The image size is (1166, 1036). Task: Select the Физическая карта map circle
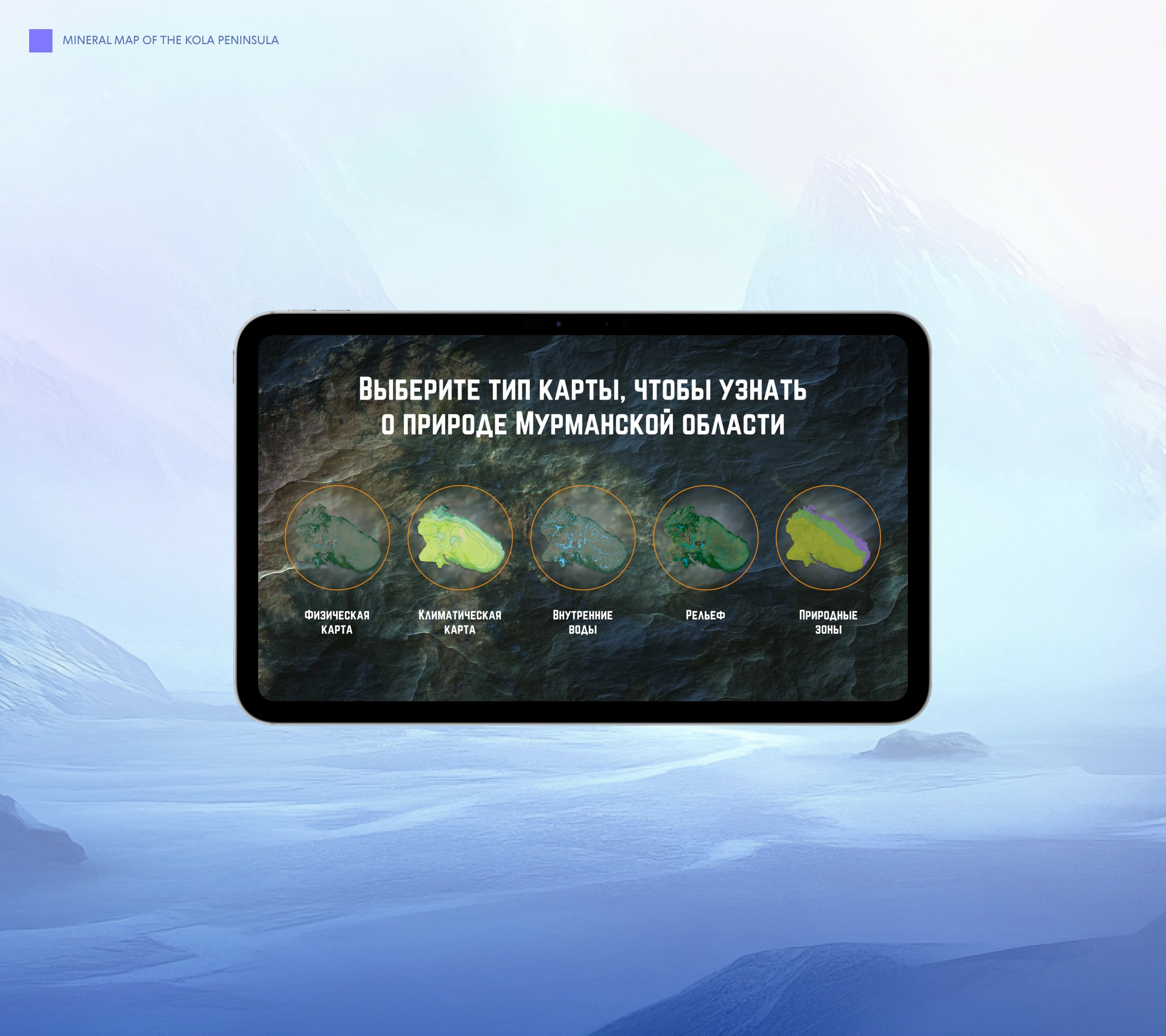click(x=337, y=538)
